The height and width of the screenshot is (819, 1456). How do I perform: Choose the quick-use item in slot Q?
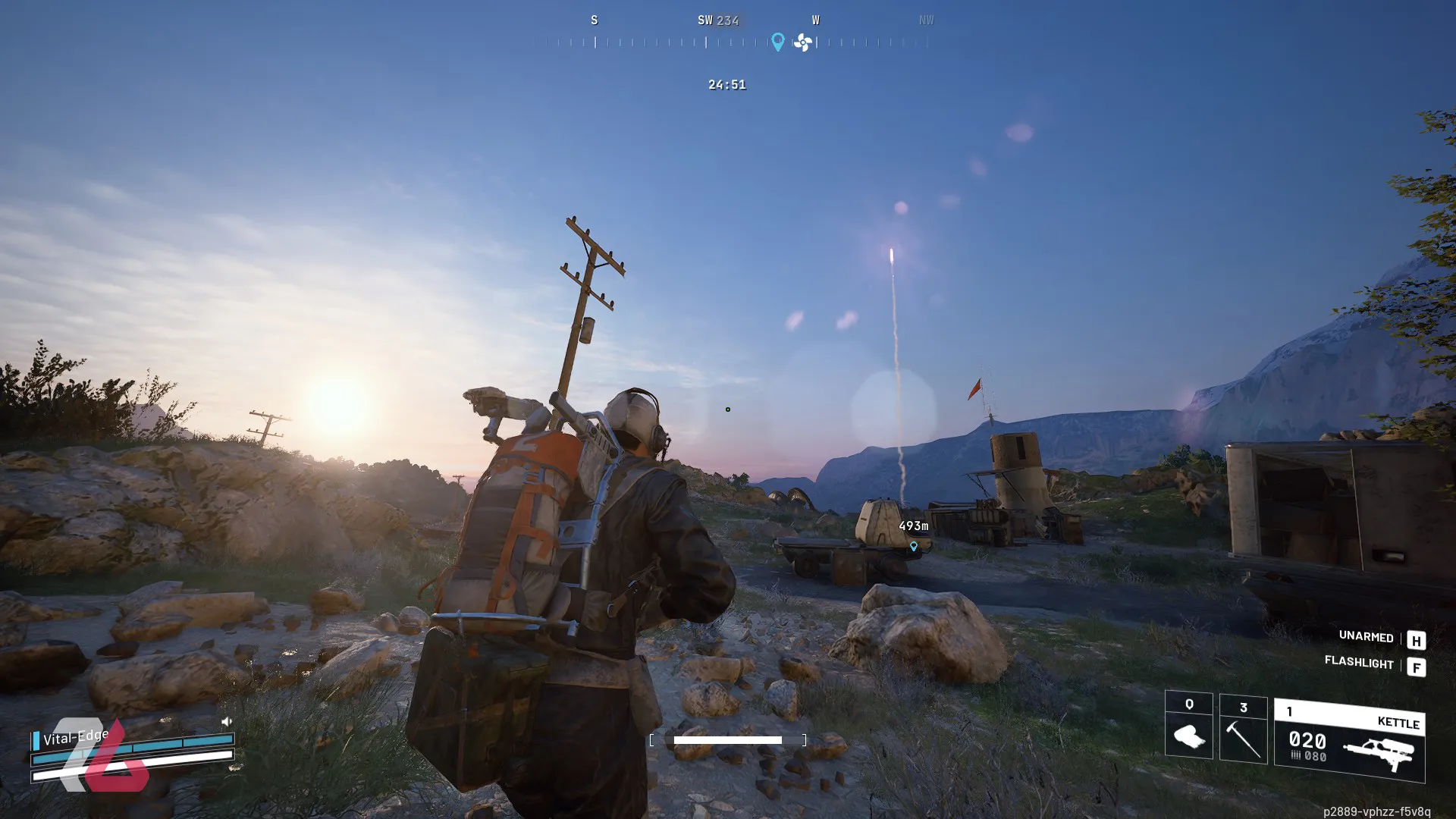[1188, 726]
